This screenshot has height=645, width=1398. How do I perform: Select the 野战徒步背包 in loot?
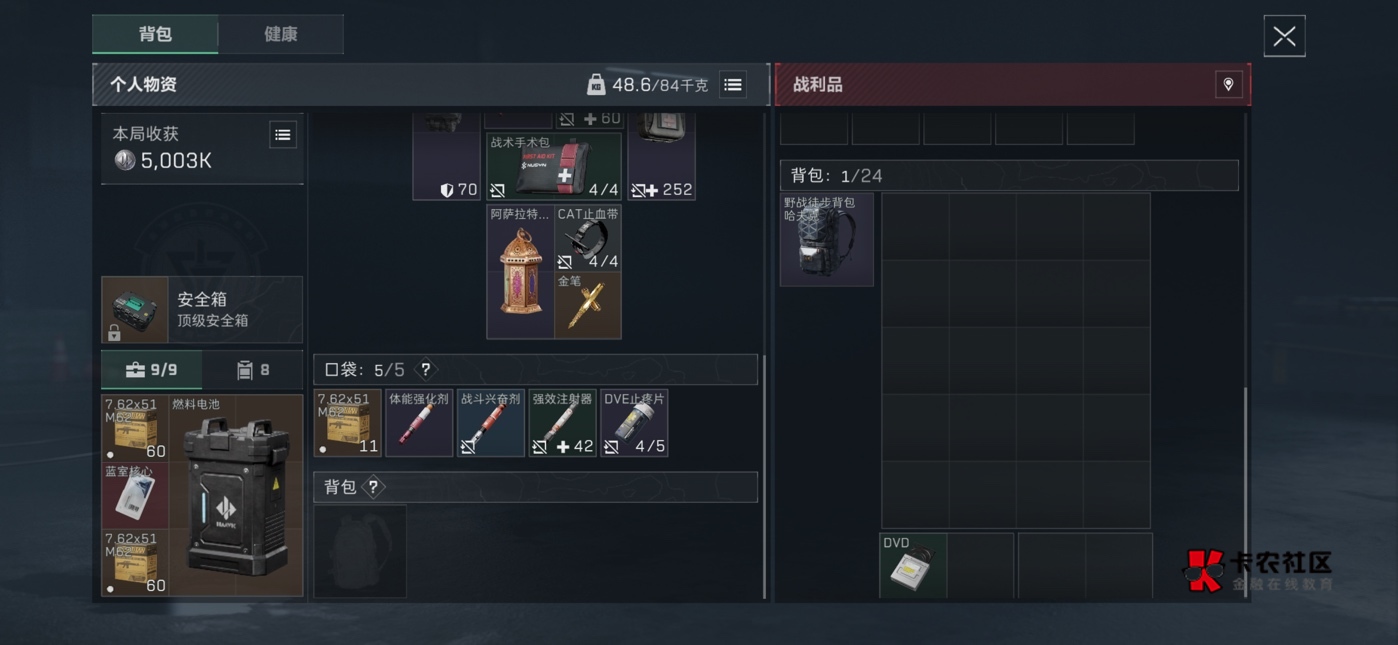(x=827, y=240)
